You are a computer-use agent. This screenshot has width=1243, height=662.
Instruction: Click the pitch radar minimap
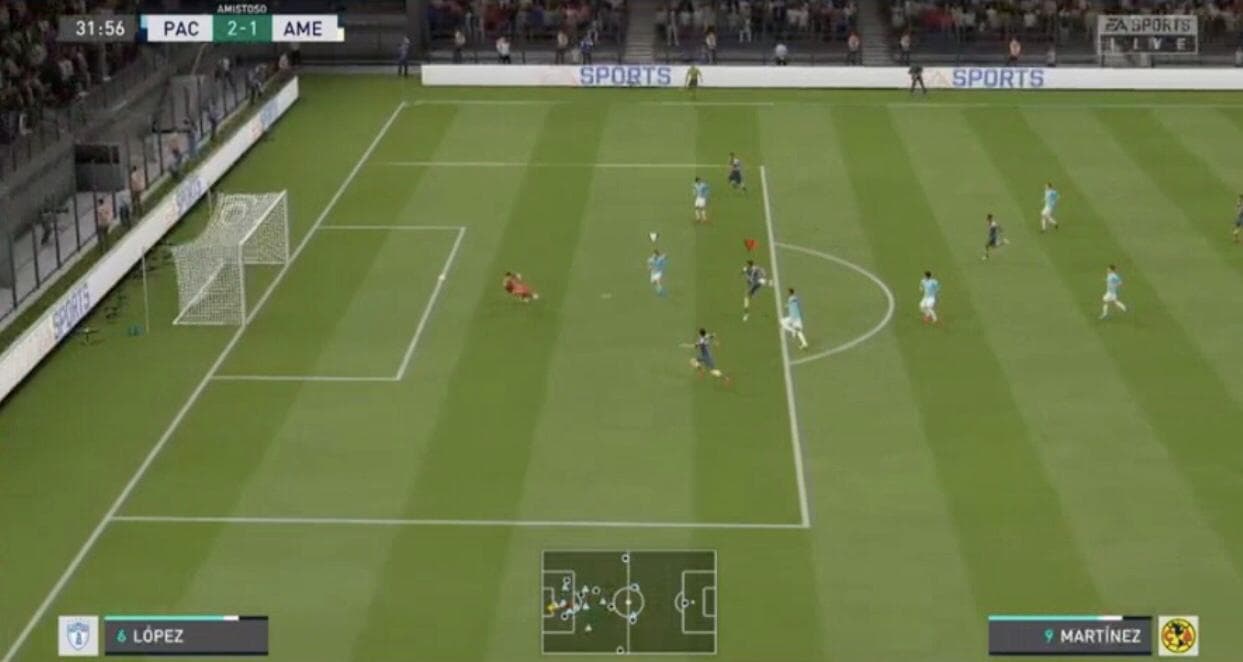click(628, 602)
